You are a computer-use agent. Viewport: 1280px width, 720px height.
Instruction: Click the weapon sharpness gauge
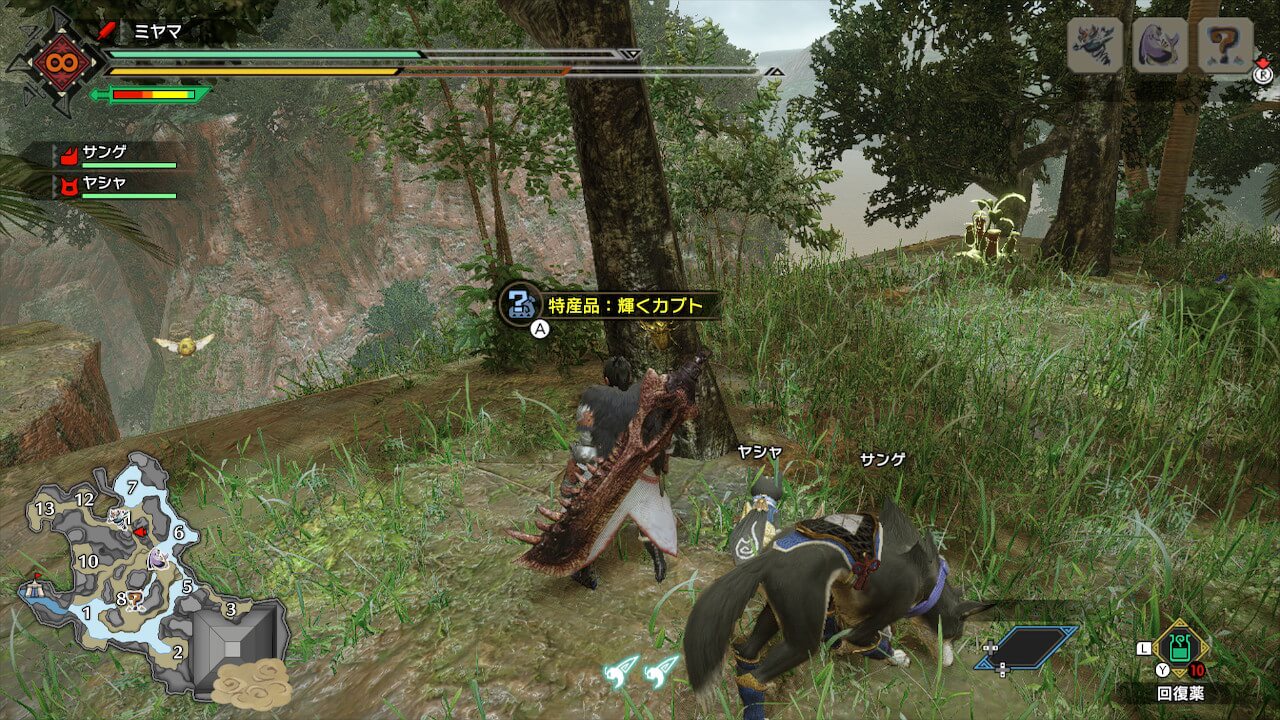coord(152,95)
